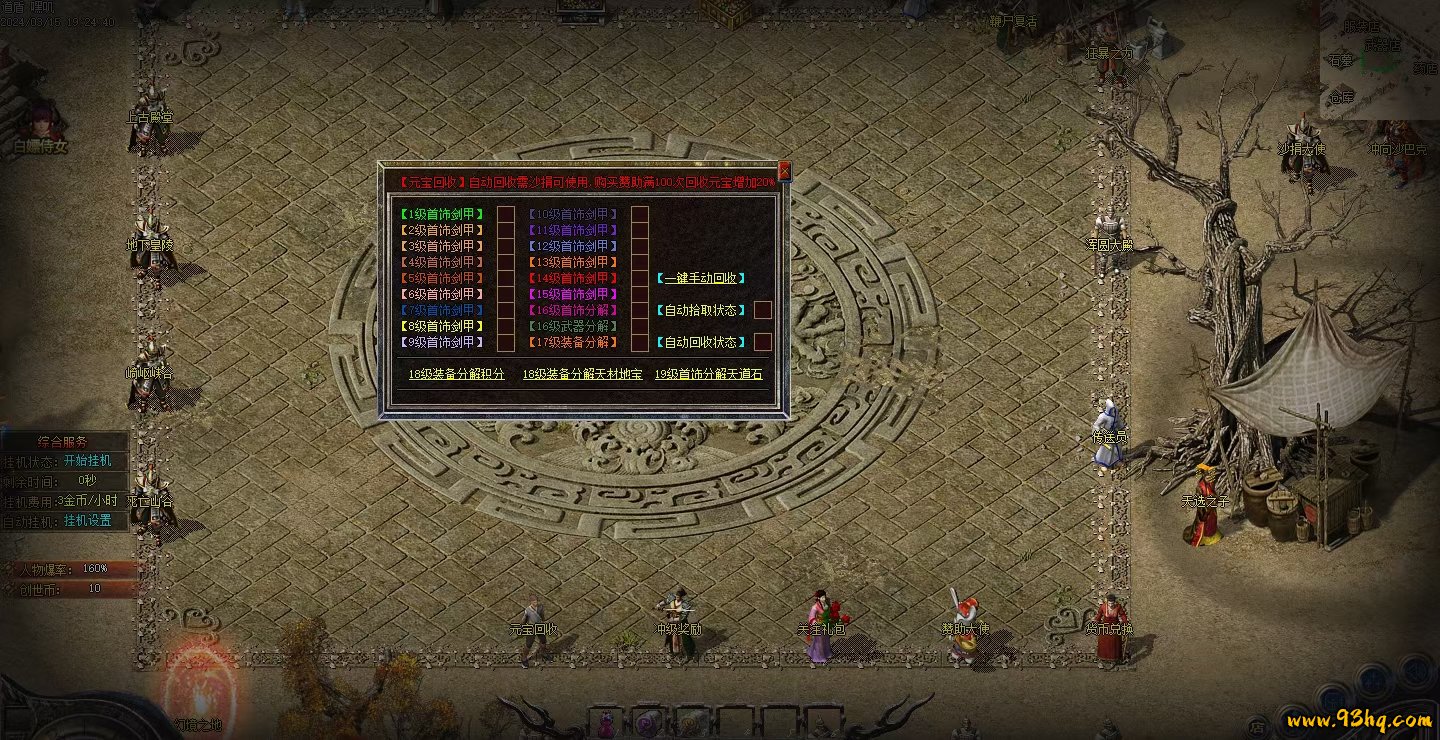Toggle the 自动拾取状态 checkbox
Image resolution: width=1440 pixels, height=740 pixels.
[x=763, y=310]
